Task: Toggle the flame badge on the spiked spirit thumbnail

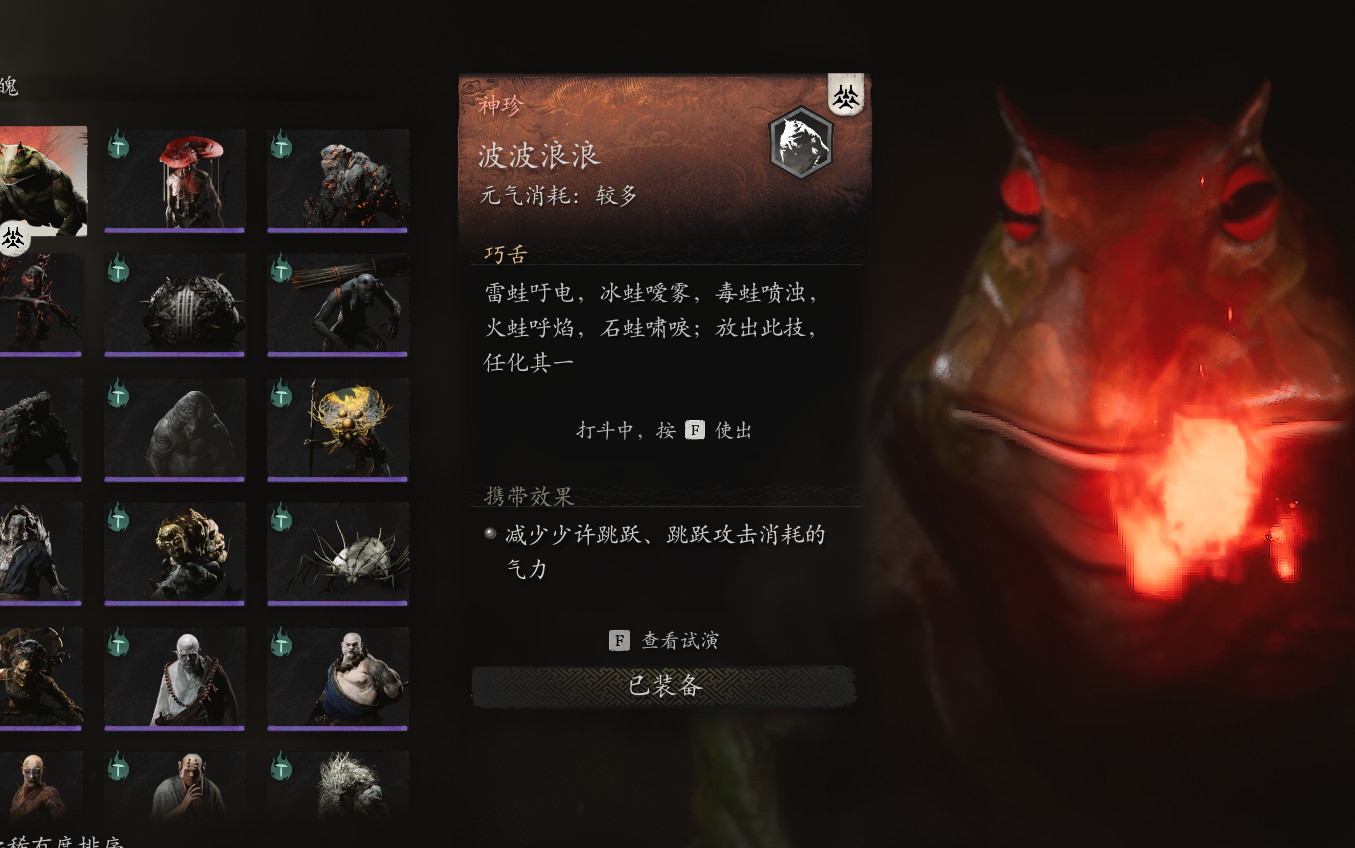Action: (282, 519)
